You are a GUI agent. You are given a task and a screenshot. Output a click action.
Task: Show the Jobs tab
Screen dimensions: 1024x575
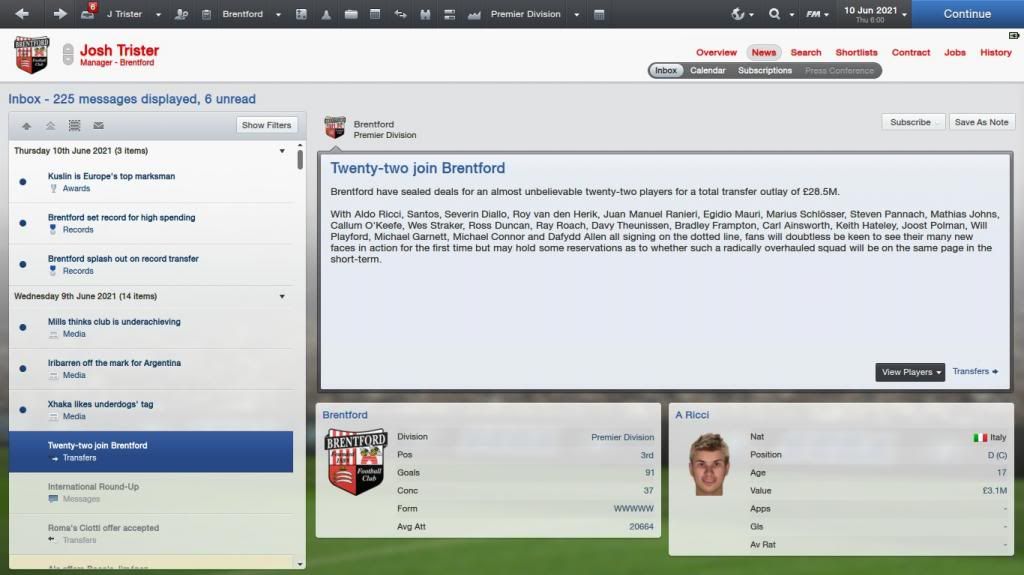[x=955, y=52]
